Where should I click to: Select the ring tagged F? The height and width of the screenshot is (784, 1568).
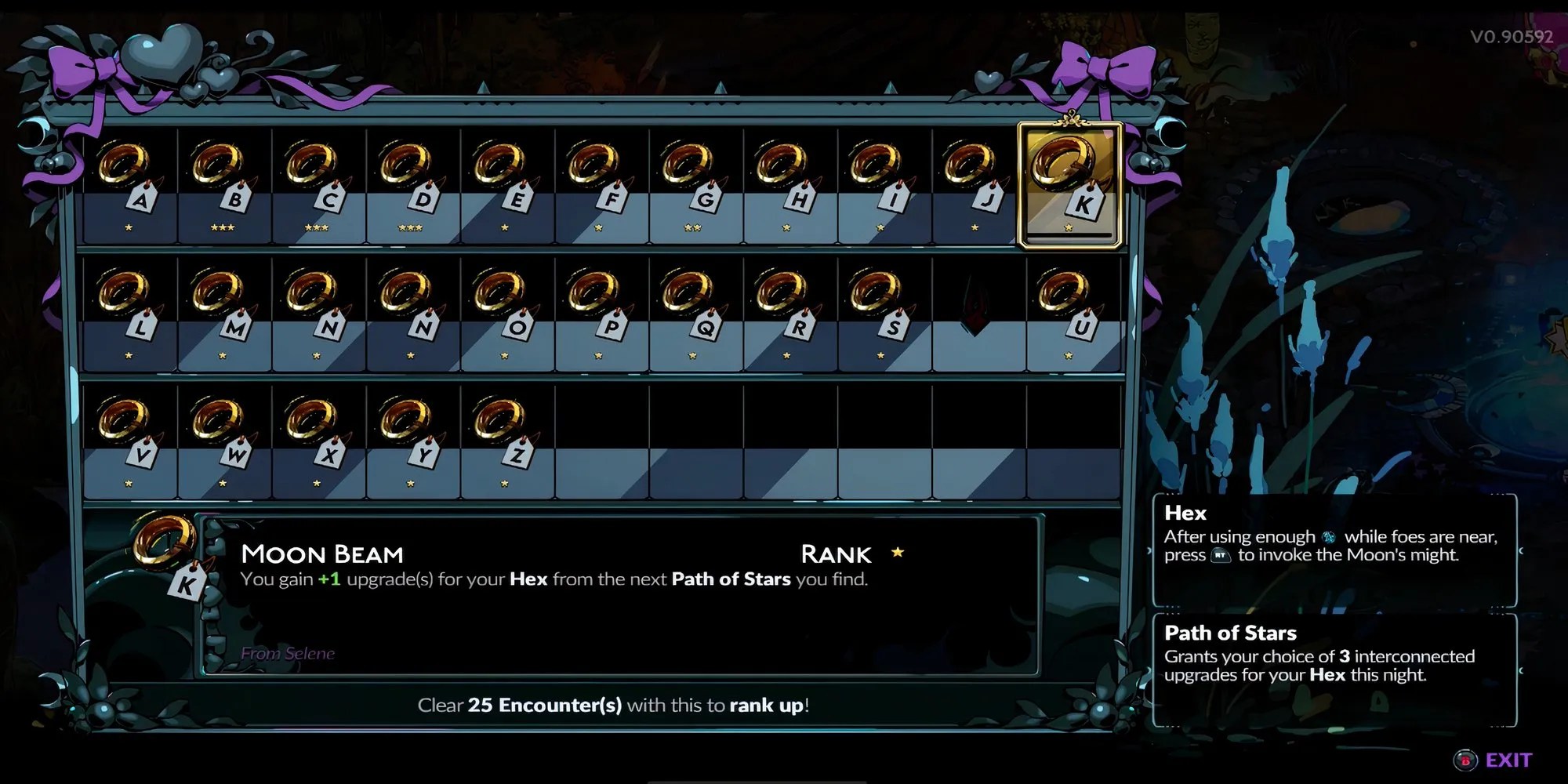[x=600, y=182]
